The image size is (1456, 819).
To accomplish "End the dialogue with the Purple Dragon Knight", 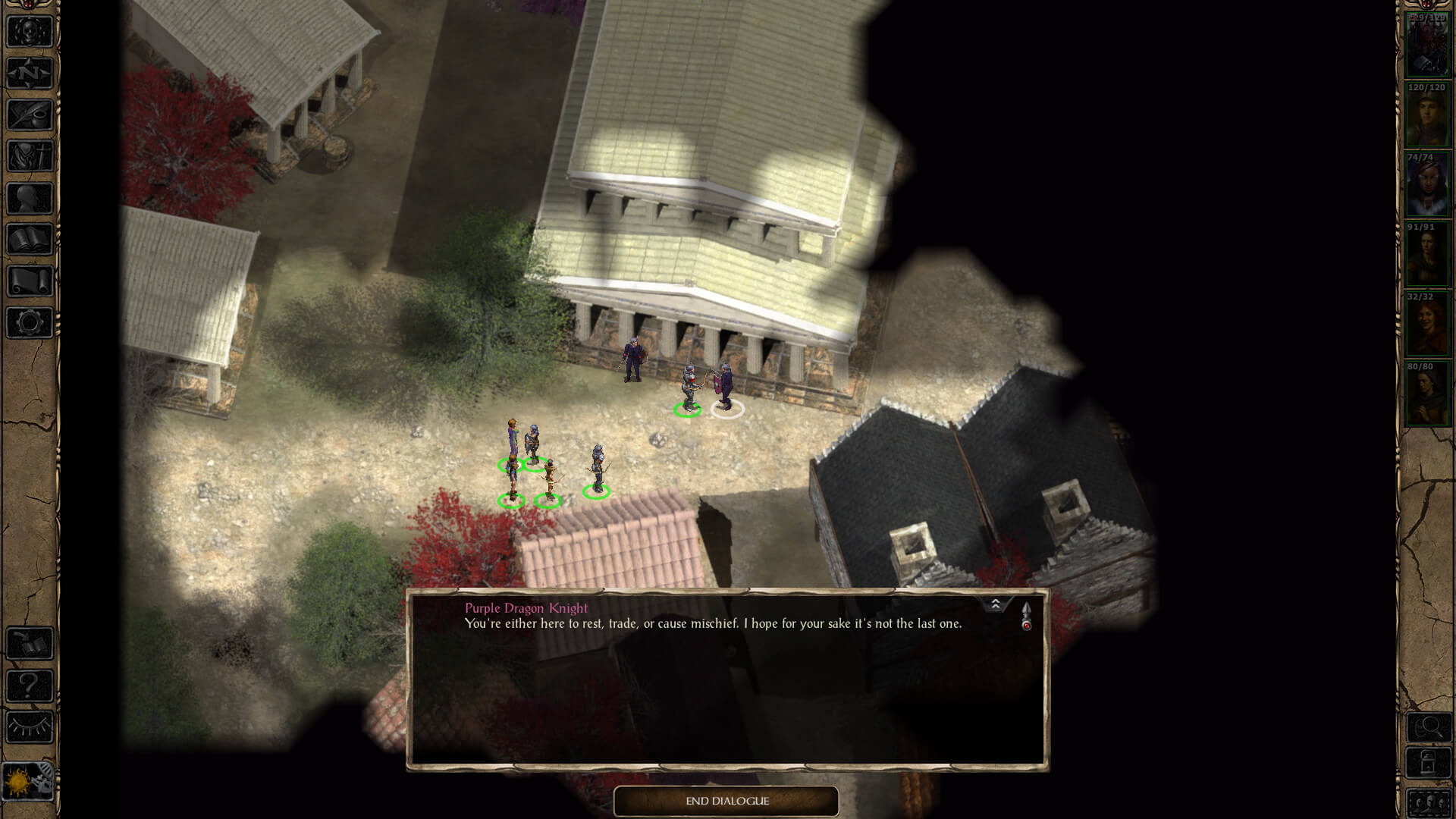I will [726, 801].
